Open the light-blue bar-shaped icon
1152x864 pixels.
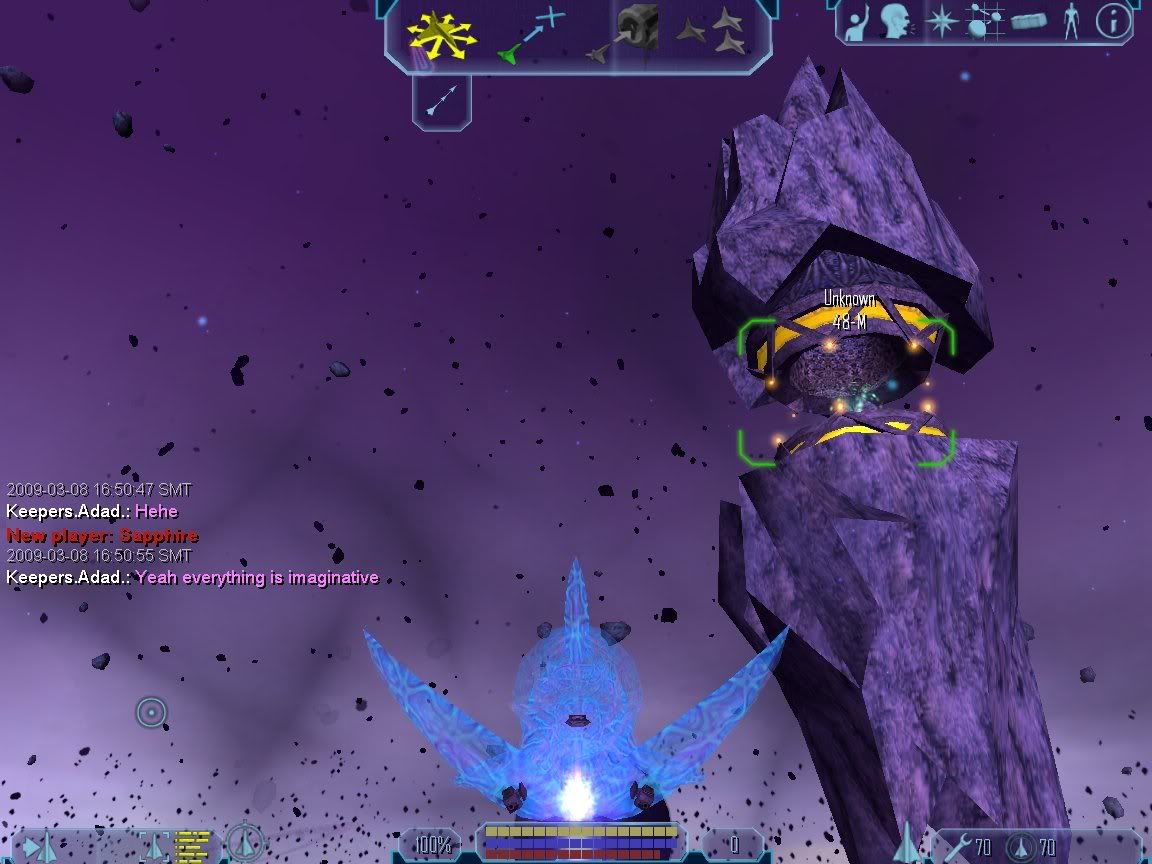[x=1029, y=22]
